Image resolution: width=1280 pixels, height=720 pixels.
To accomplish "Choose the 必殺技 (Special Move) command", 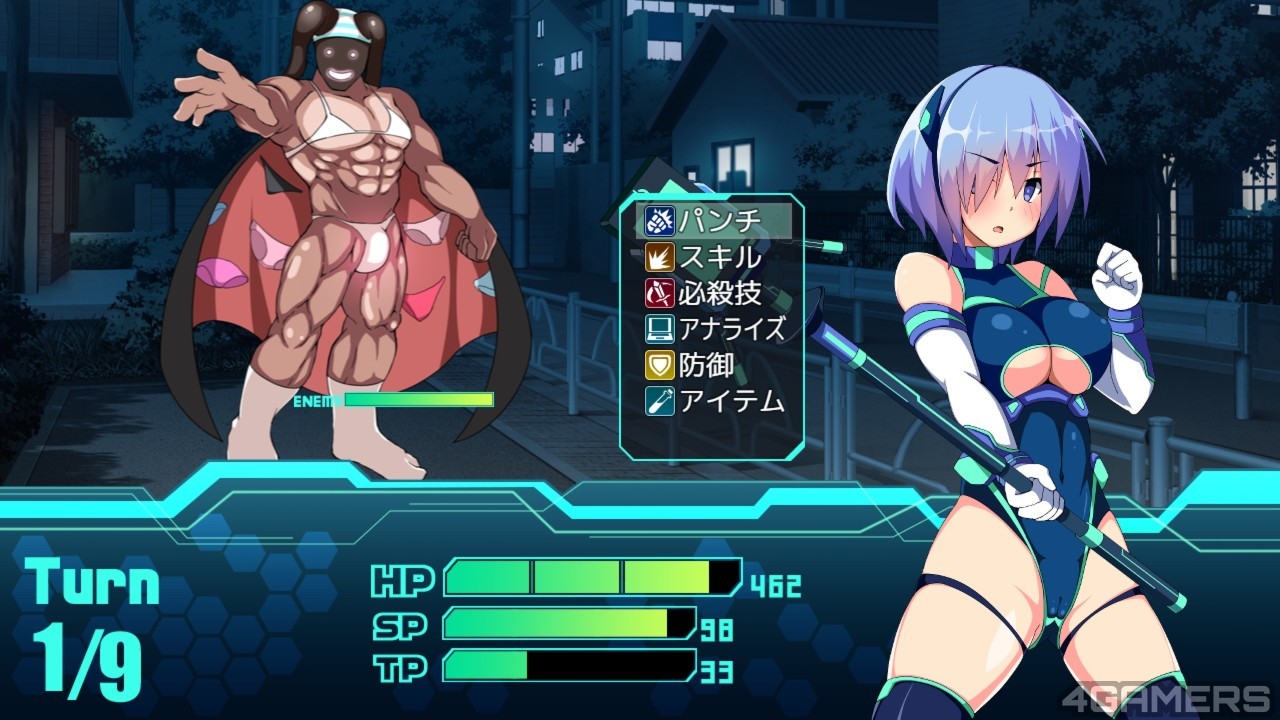I will pos(715,293).
